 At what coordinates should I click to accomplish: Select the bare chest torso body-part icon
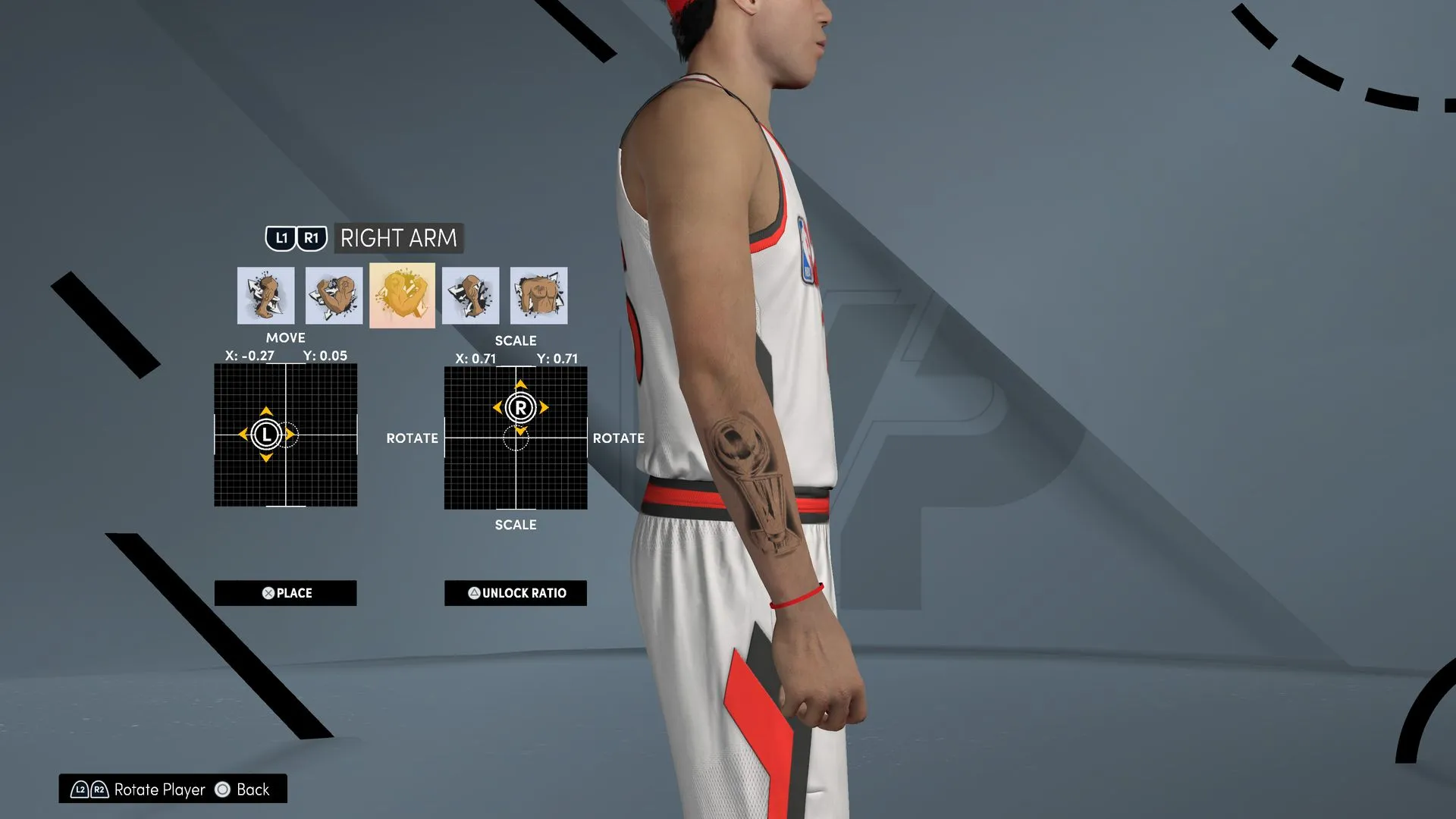pyautogui.click(x=538, y=295)
